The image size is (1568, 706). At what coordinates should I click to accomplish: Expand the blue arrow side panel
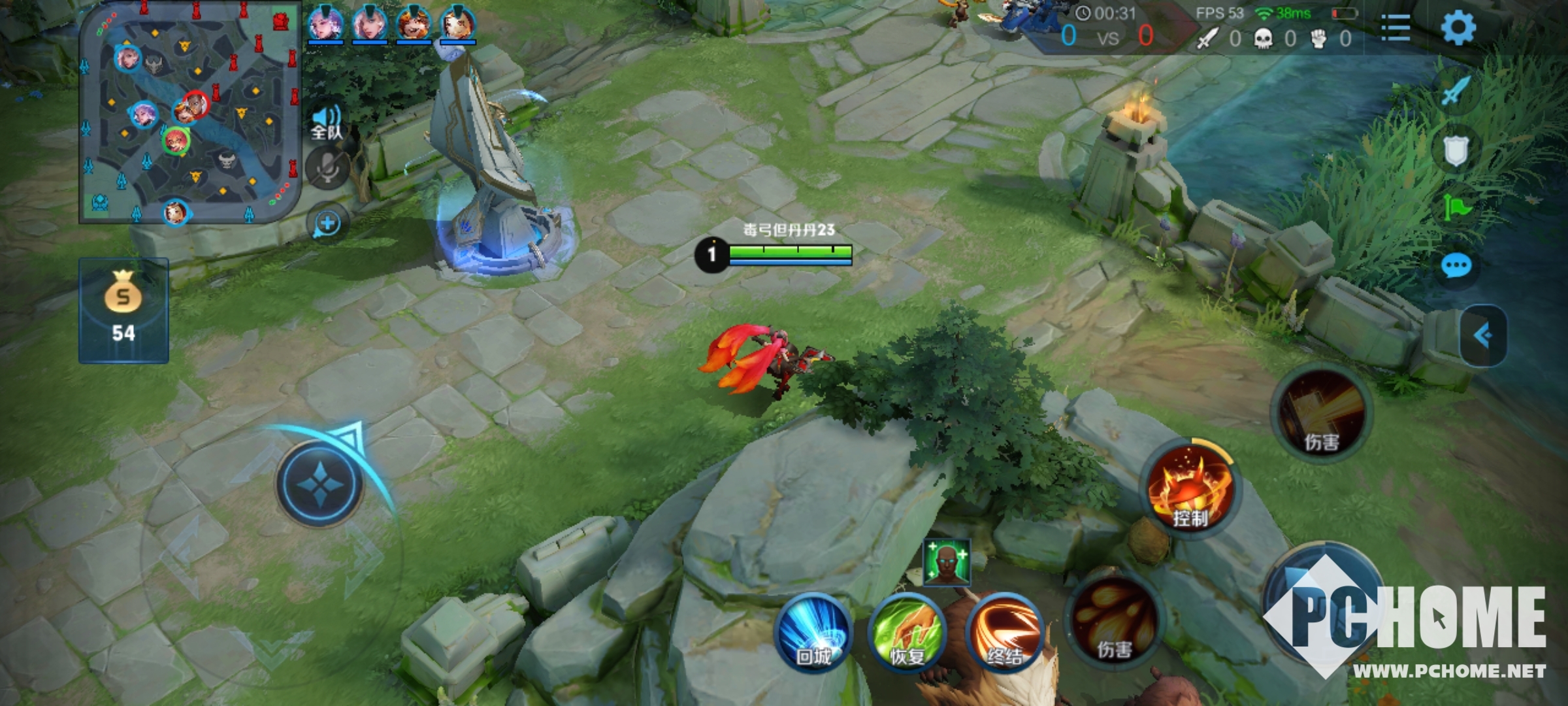[1482, 335]
